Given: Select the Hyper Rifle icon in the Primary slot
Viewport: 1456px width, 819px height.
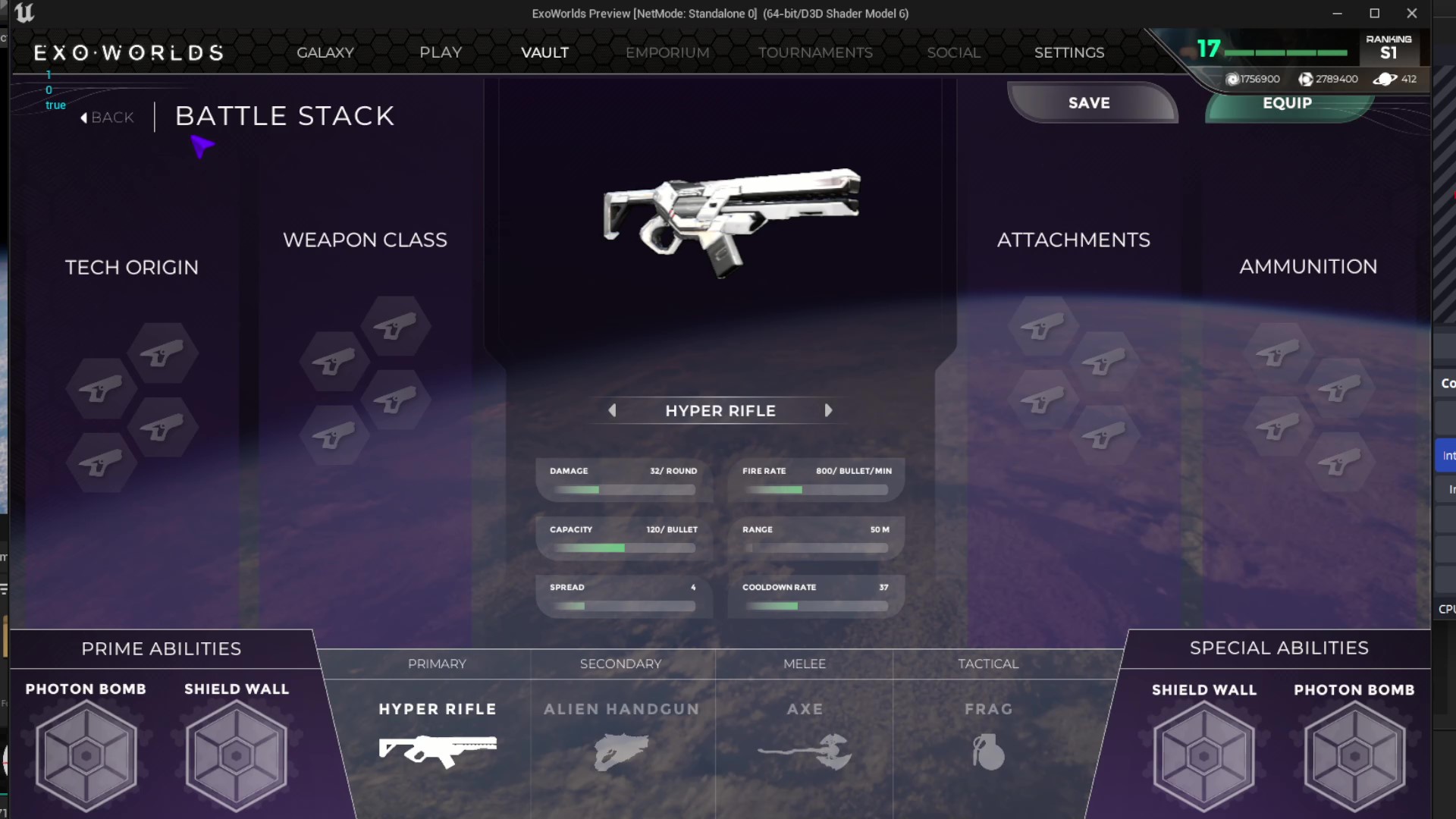Looking at the screenshot, I should pos(438,751).
